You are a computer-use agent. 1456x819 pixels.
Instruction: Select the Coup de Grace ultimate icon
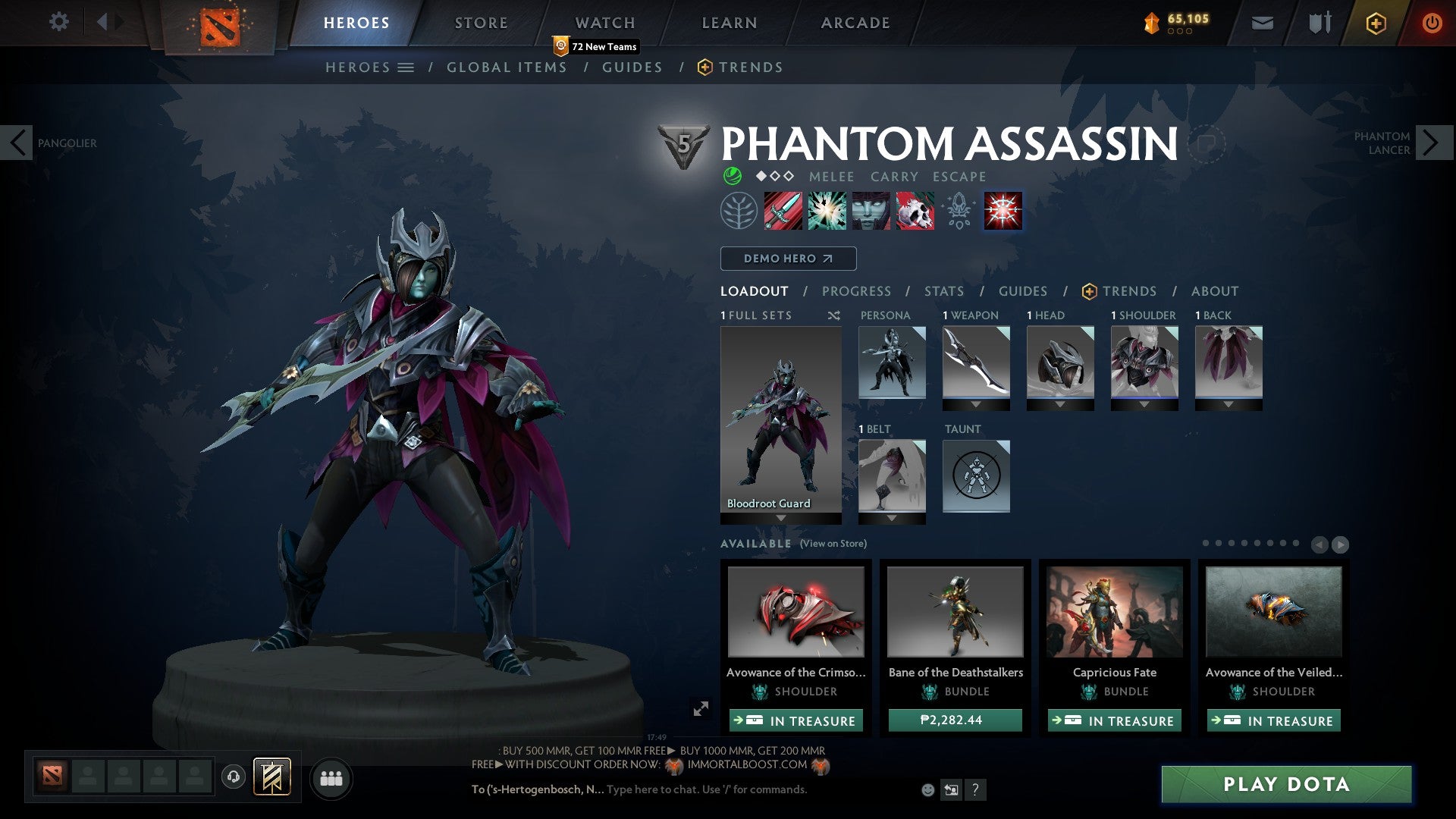[1003, 212]
